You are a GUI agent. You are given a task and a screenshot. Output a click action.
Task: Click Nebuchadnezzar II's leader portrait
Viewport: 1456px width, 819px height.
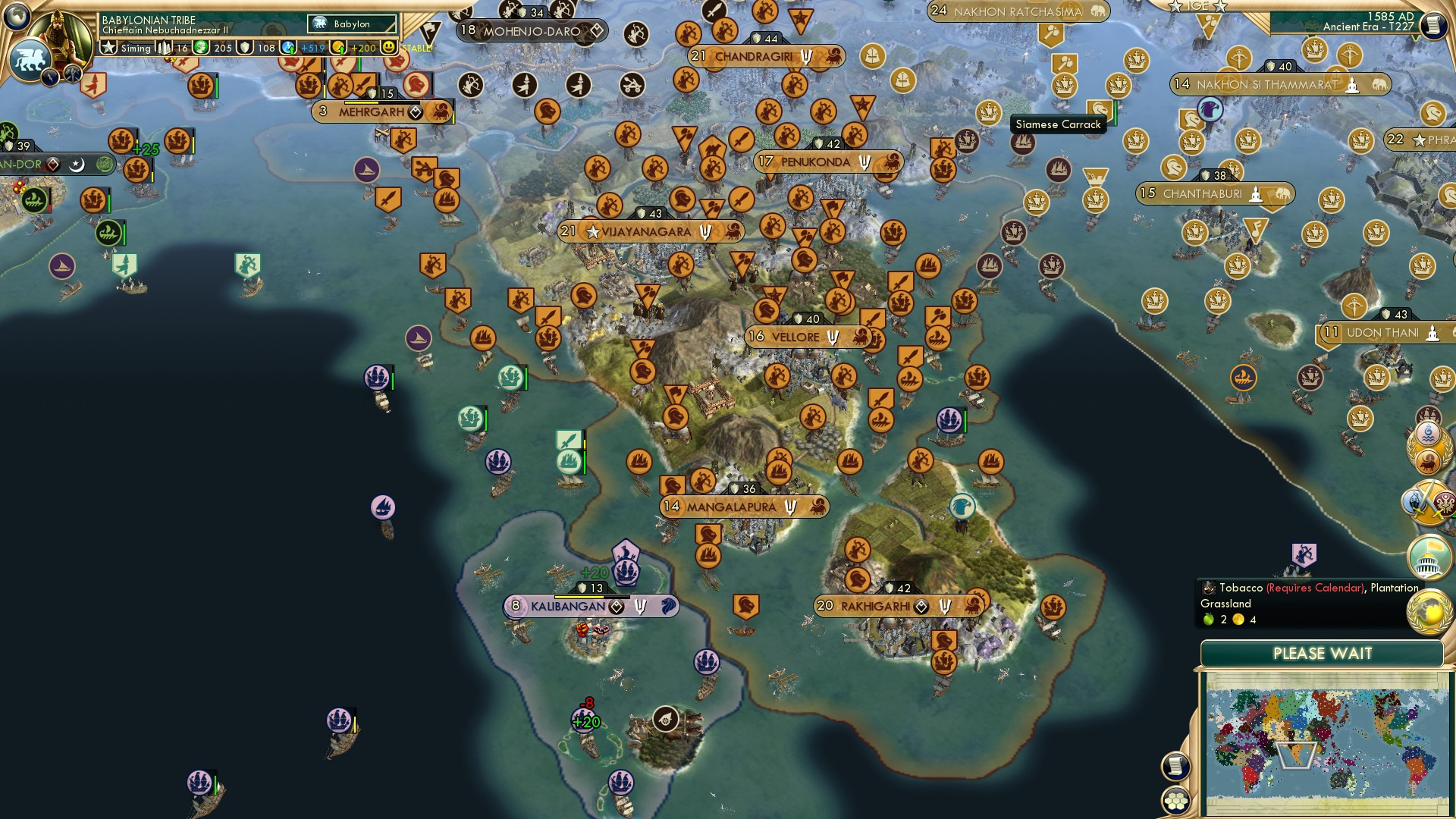pos(59,36)
